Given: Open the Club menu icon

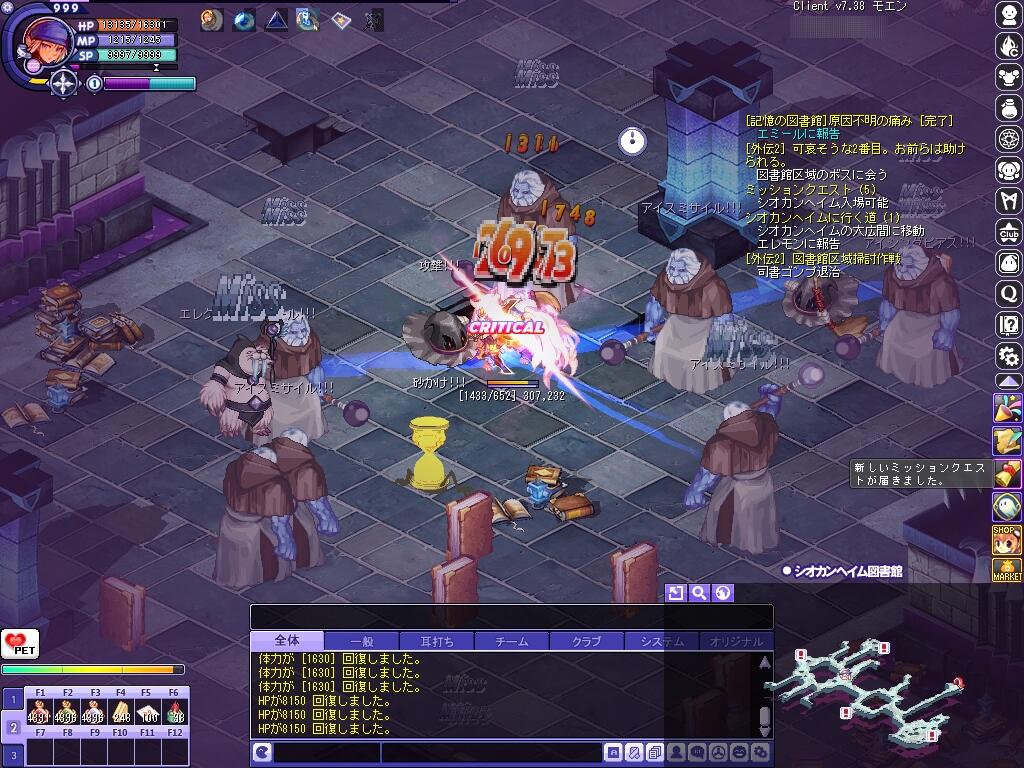Looking at the screenshot, I should (1008, 232).
